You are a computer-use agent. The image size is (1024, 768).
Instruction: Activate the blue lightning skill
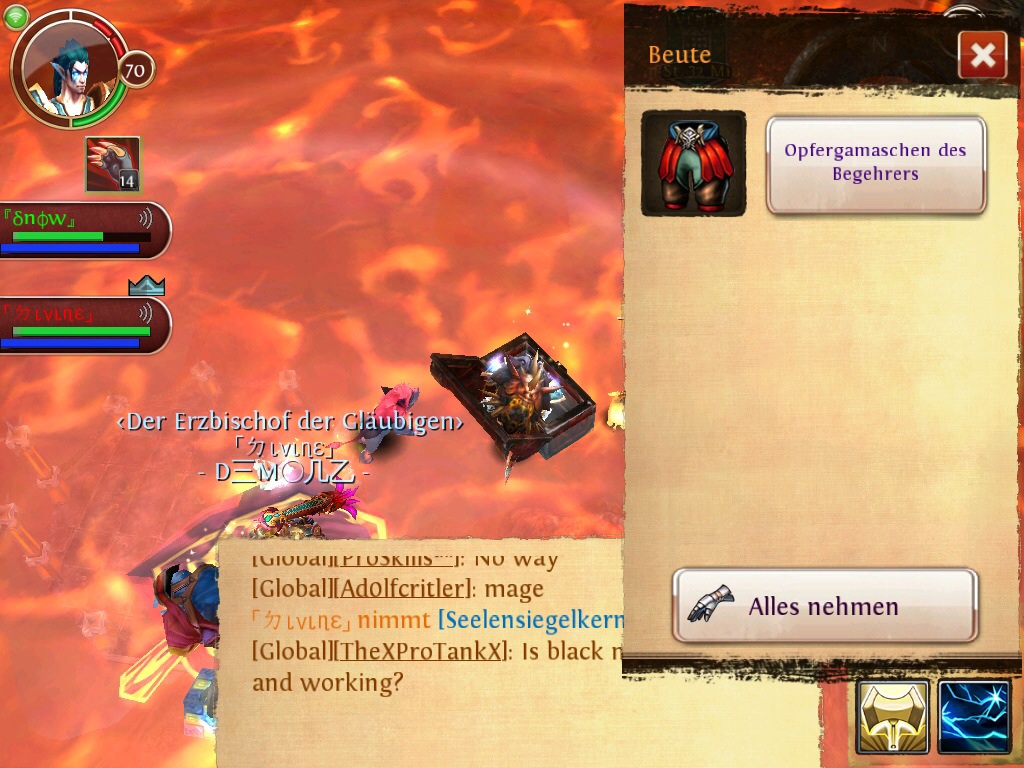[975, 717]
